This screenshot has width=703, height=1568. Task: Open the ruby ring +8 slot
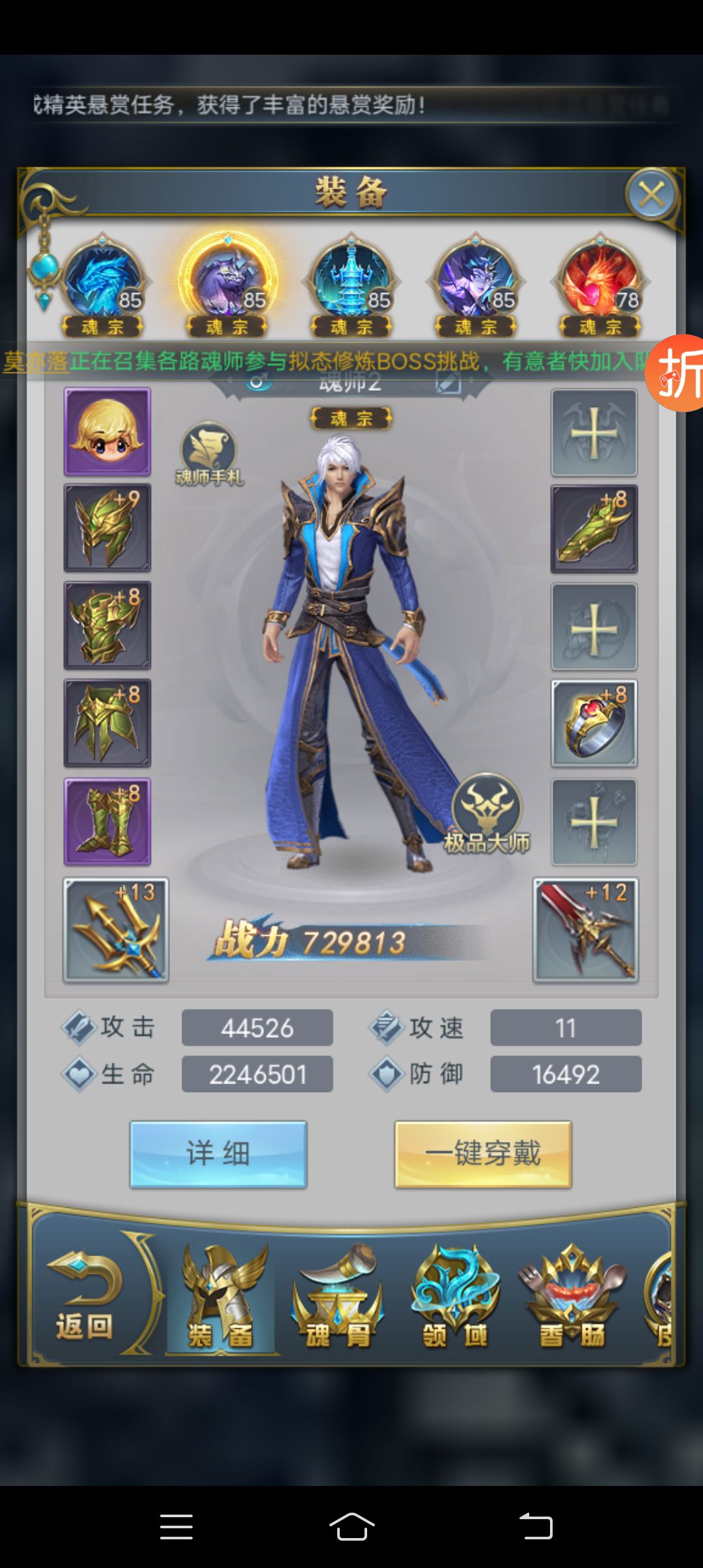pos(594,723)
